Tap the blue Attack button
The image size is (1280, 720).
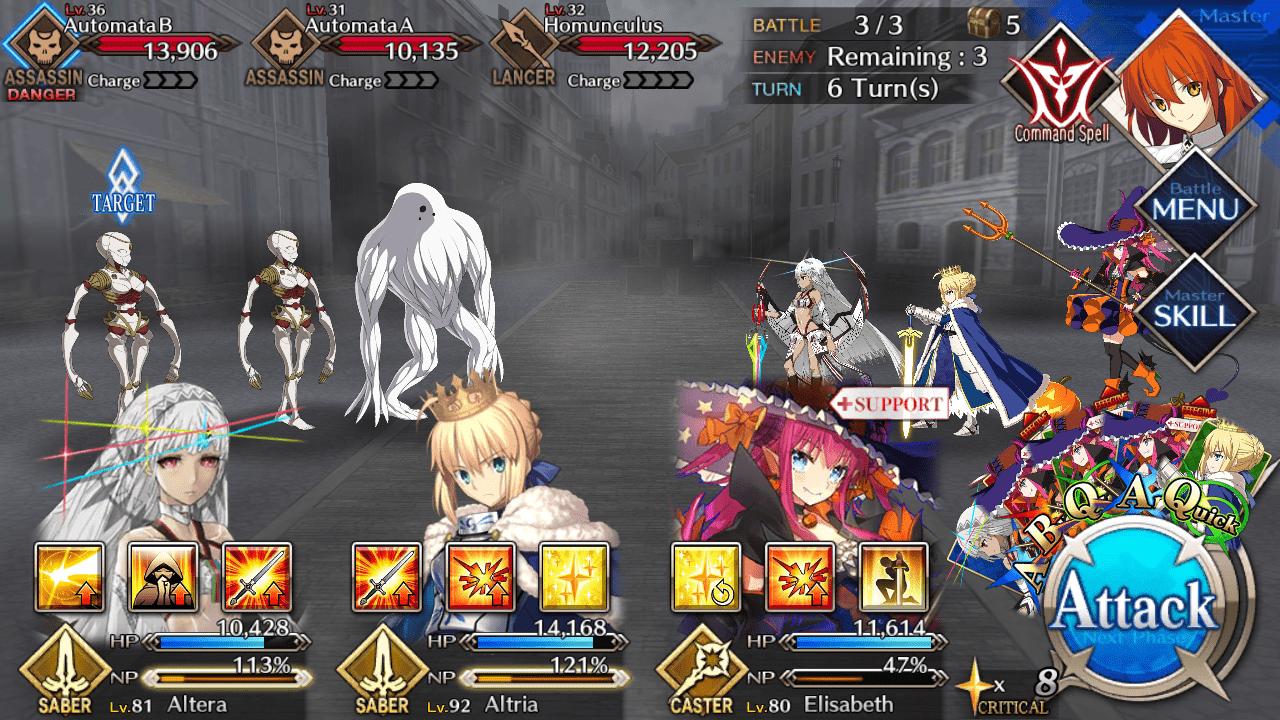[1147, 606]
